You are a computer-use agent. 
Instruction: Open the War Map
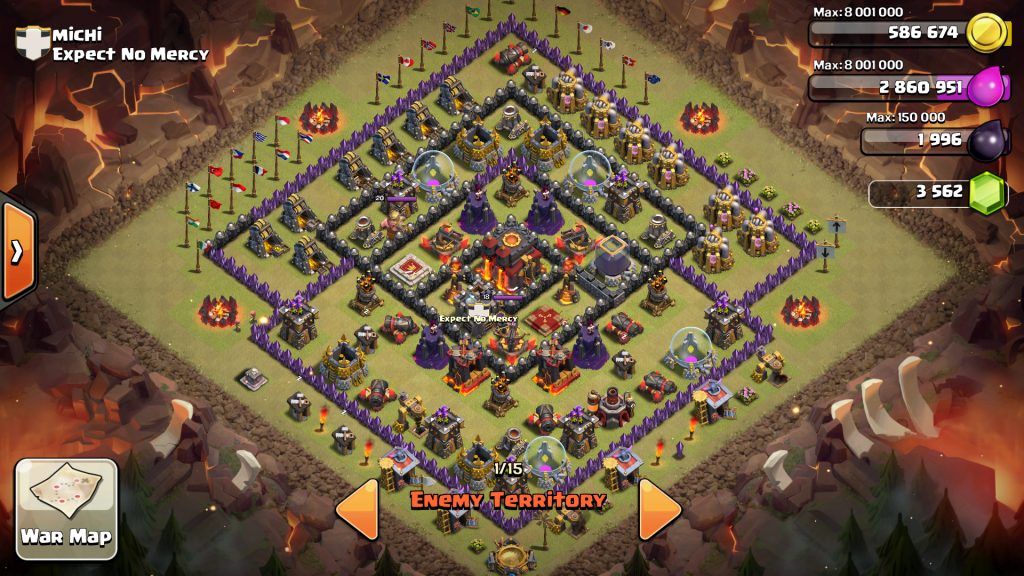(67, 508)
